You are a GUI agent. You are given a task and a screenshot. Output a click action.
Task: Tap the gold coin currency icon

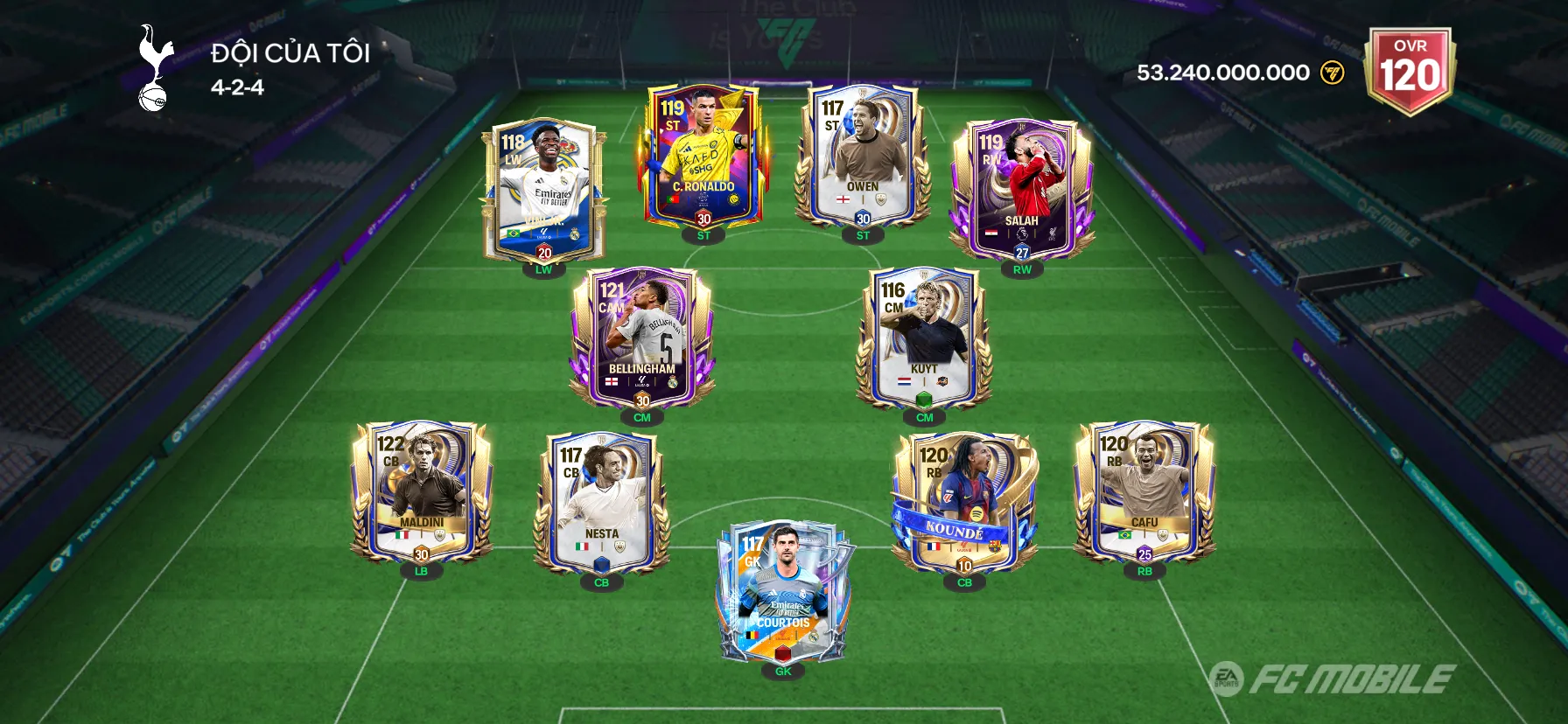click(x=1332, y=73)
